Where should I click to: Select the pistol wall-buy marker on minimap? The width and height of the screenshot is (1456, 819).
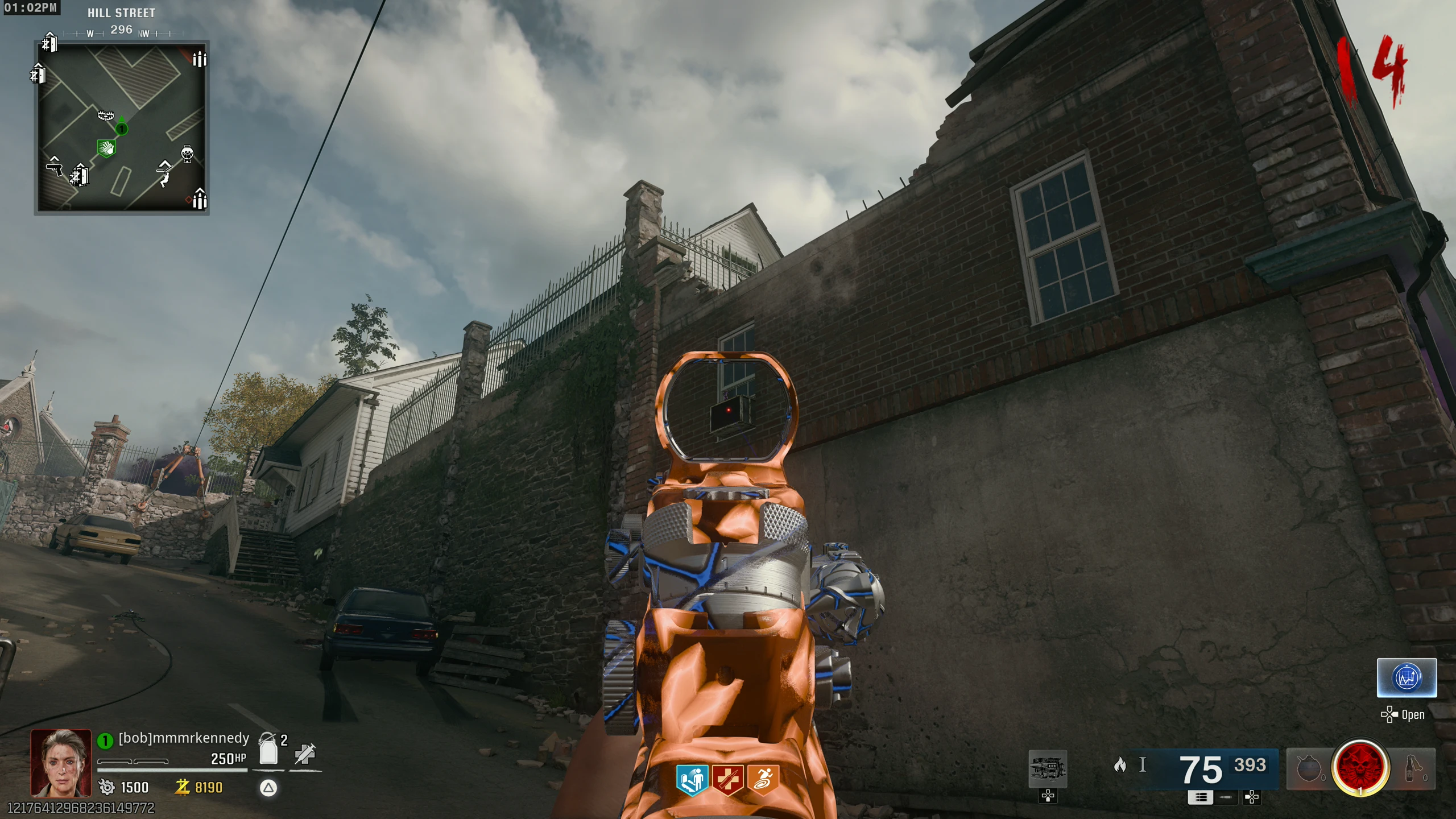(x=55, y=168)
